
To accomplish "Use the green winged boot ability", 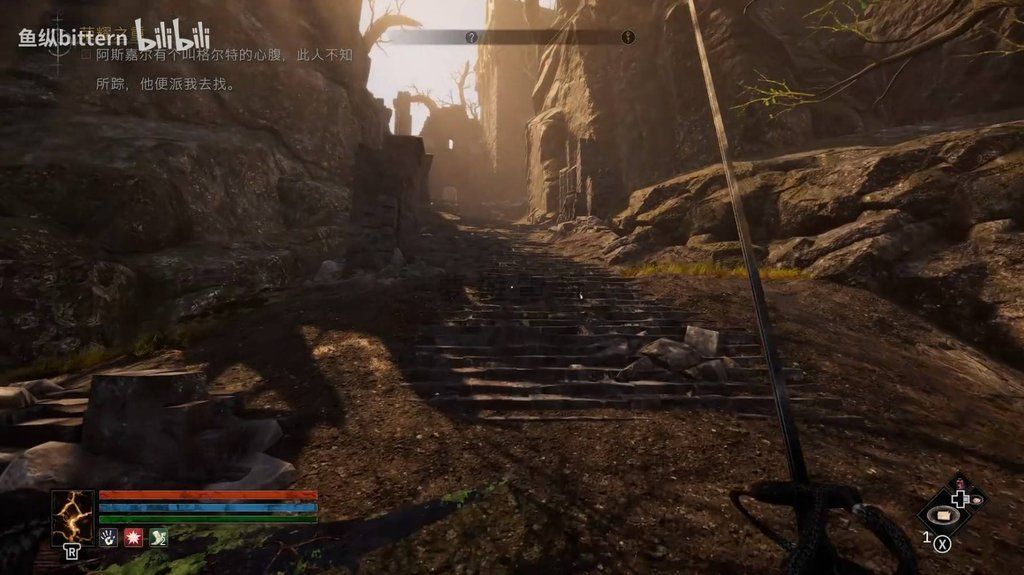I will coord(158,538).
